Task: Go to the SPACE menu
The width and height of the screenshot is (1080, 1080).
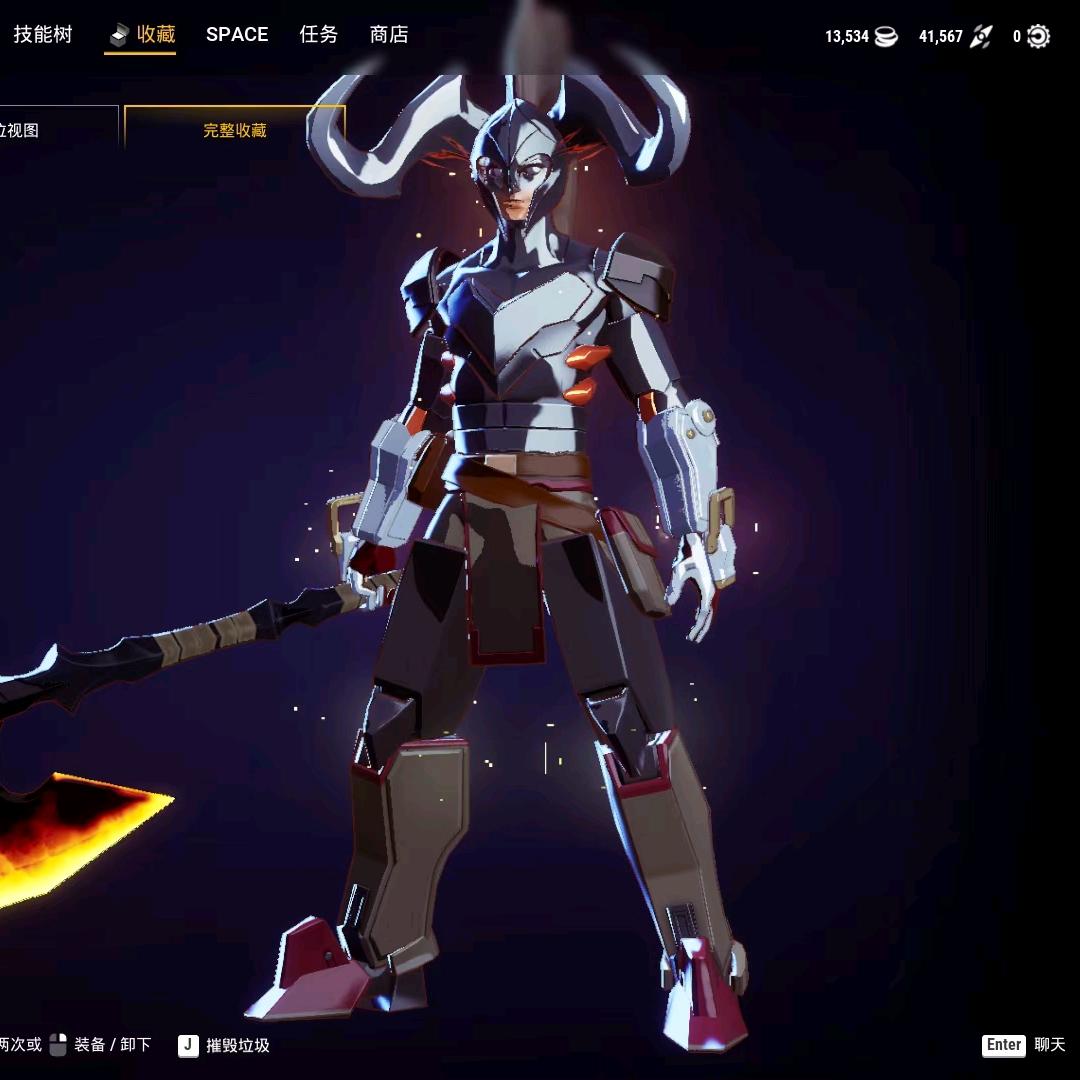Action: (237, 35)
